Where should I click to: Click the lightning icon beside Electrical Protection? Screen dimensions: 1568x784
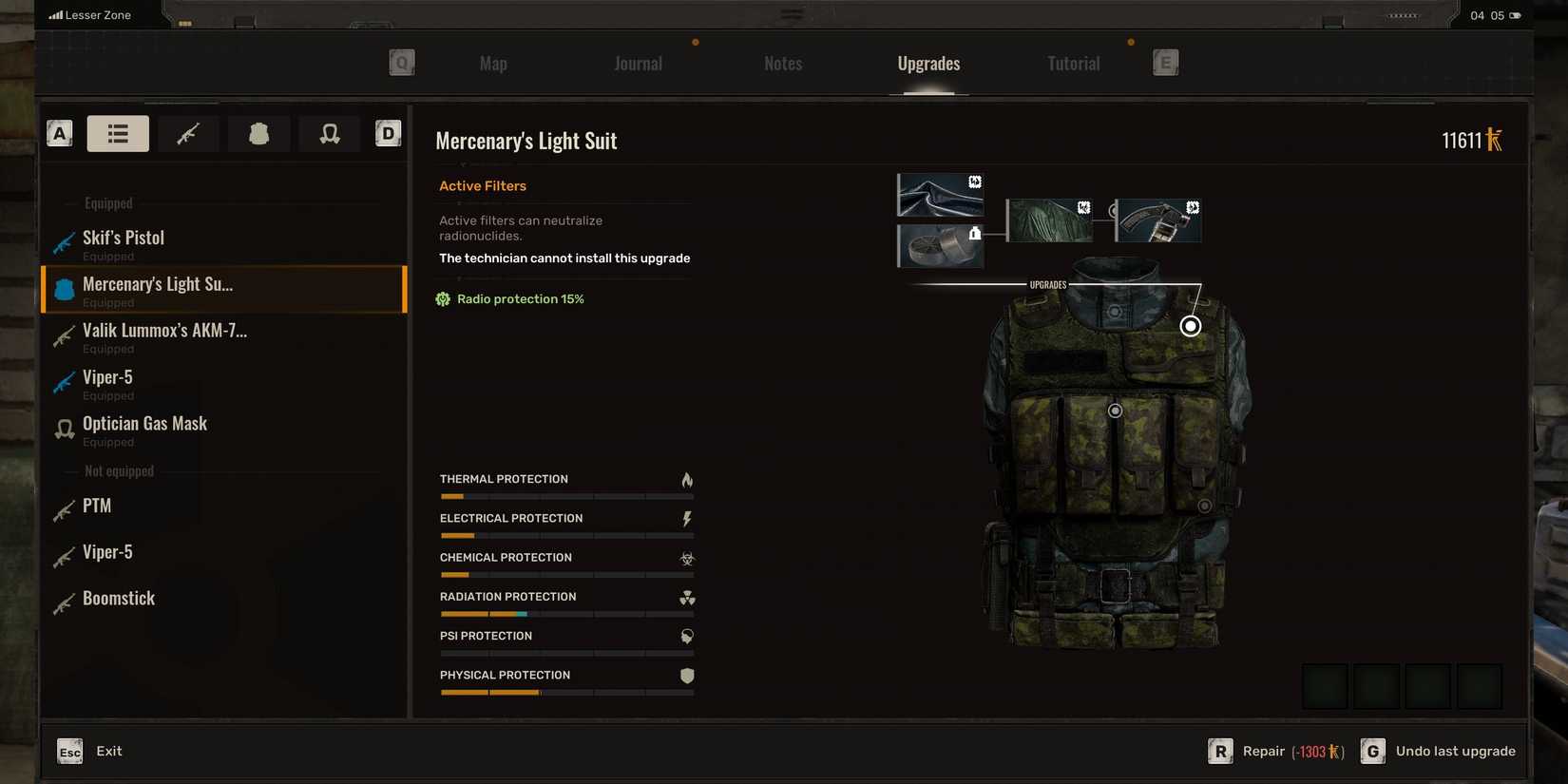pos(686,518)
